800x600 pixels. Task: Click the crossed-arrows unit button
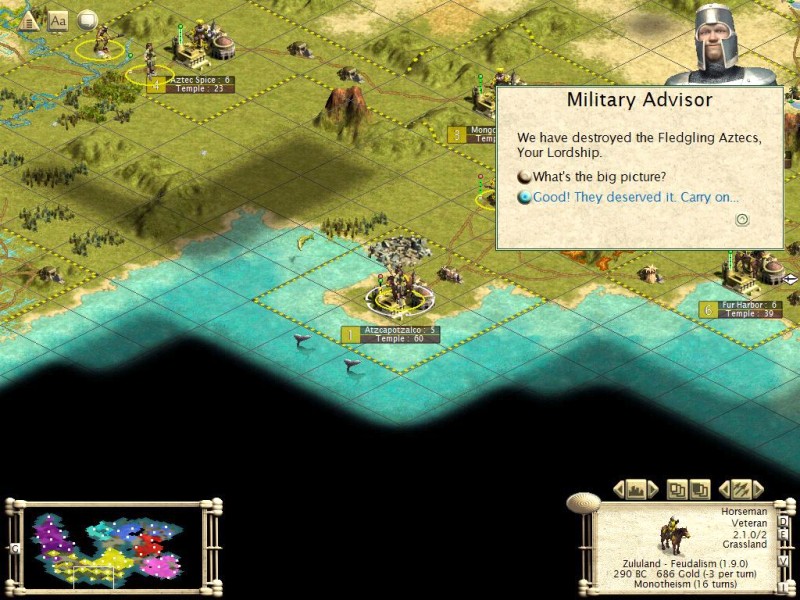[x=741, y=490]
